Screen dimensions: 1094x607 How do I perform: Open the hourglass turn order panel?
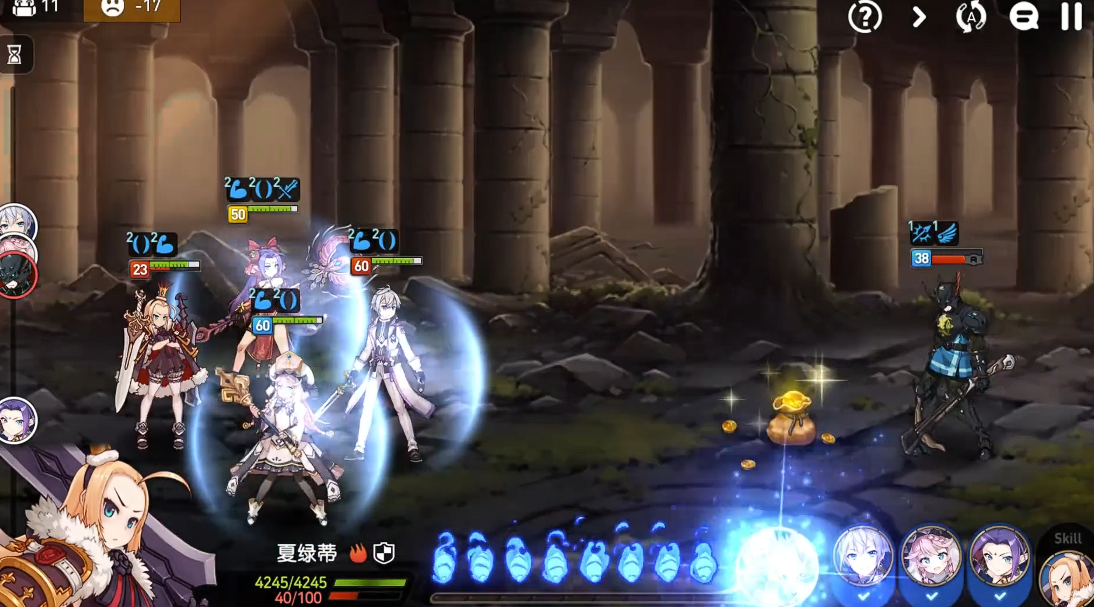(15, 55)
